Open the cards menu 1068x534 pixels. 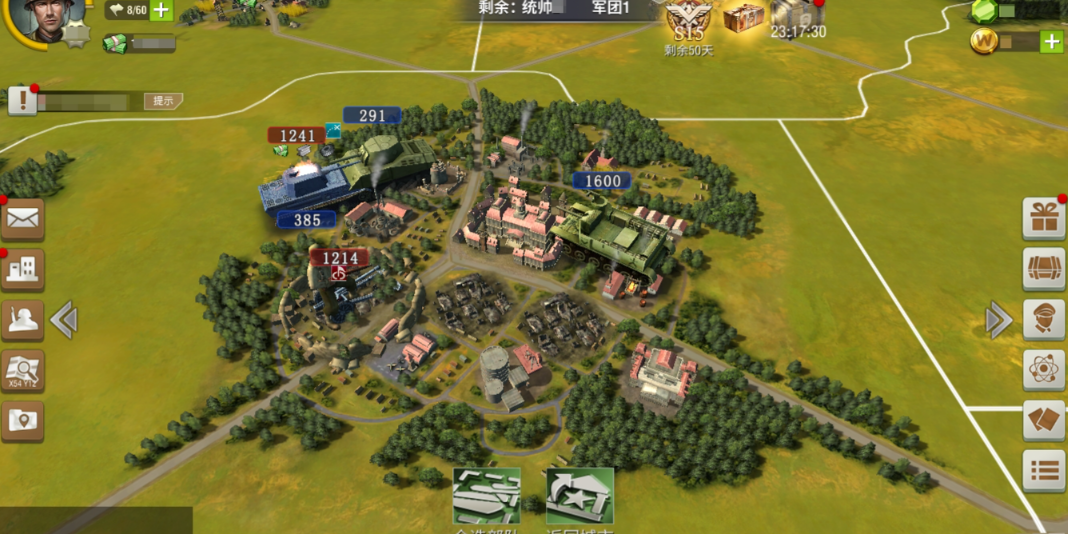(1044, 420)
